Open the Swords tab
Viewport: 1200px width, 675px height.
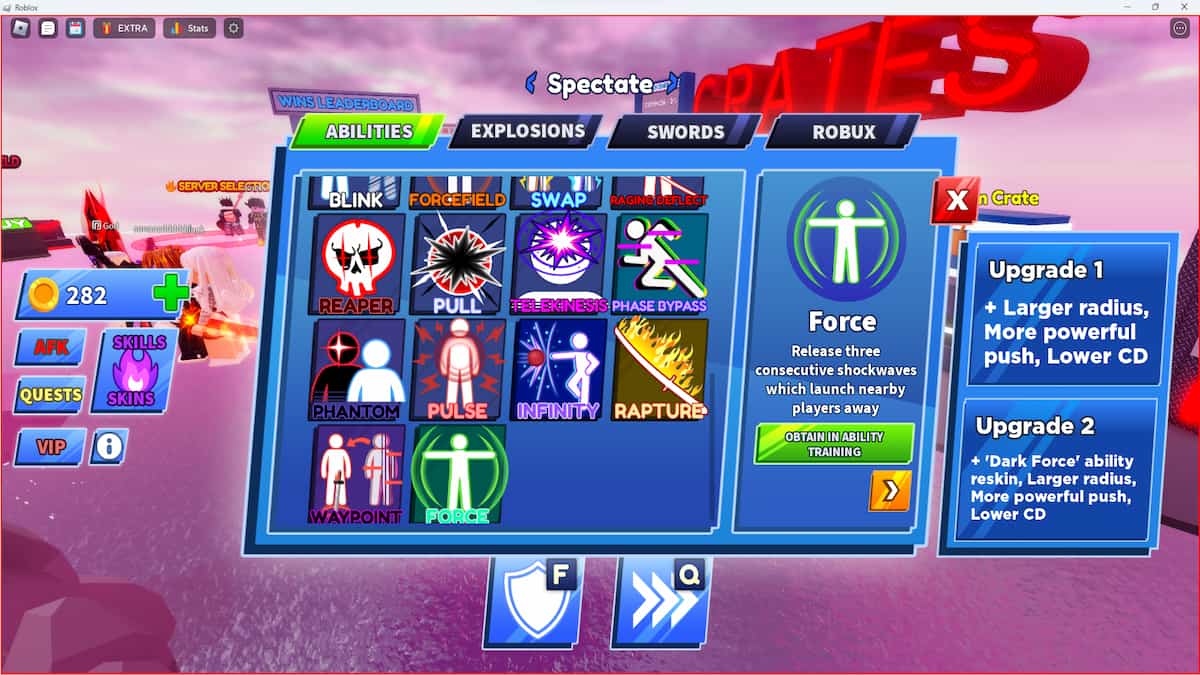point(685,132)
